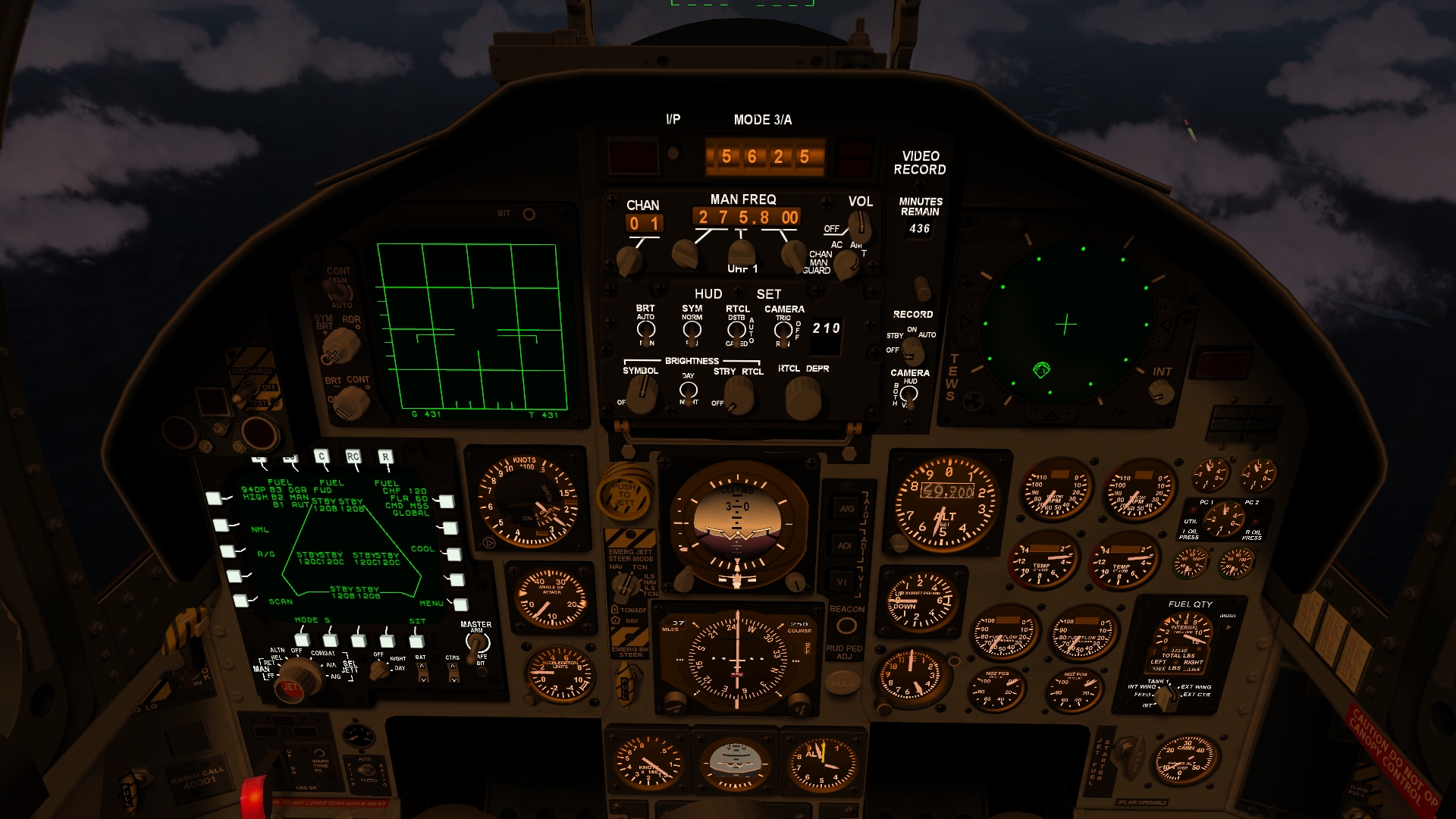Turn the UHF 1 volume knob
Image resolution: width=1456 pixels, height=819 pixels.
pos(858,224)
